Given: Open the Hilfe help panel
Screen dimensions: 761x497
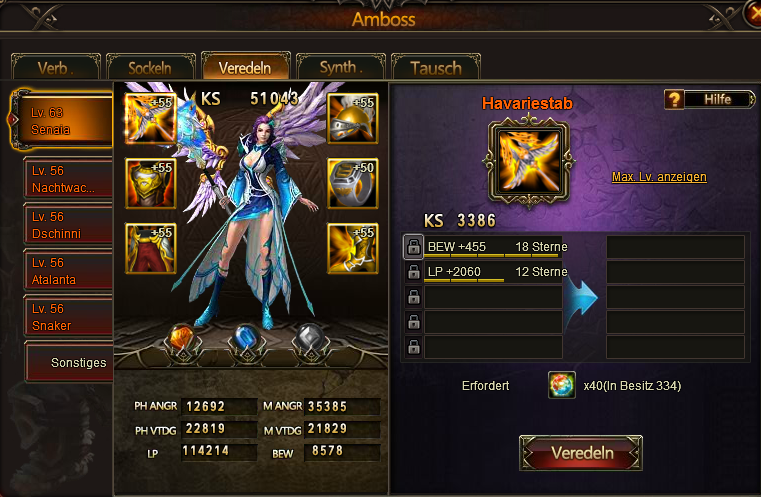Looking at the screenshot, I should 710,99.
